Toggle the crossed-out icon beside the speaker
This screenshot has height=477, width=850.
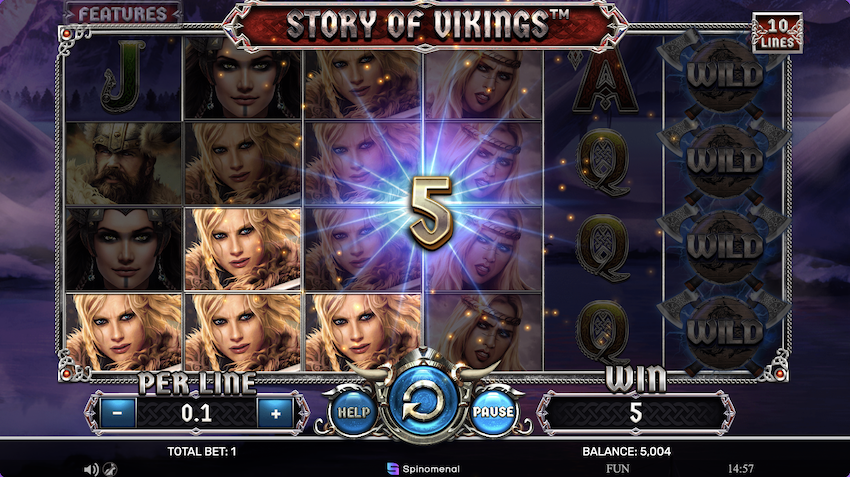coord(107,468)
